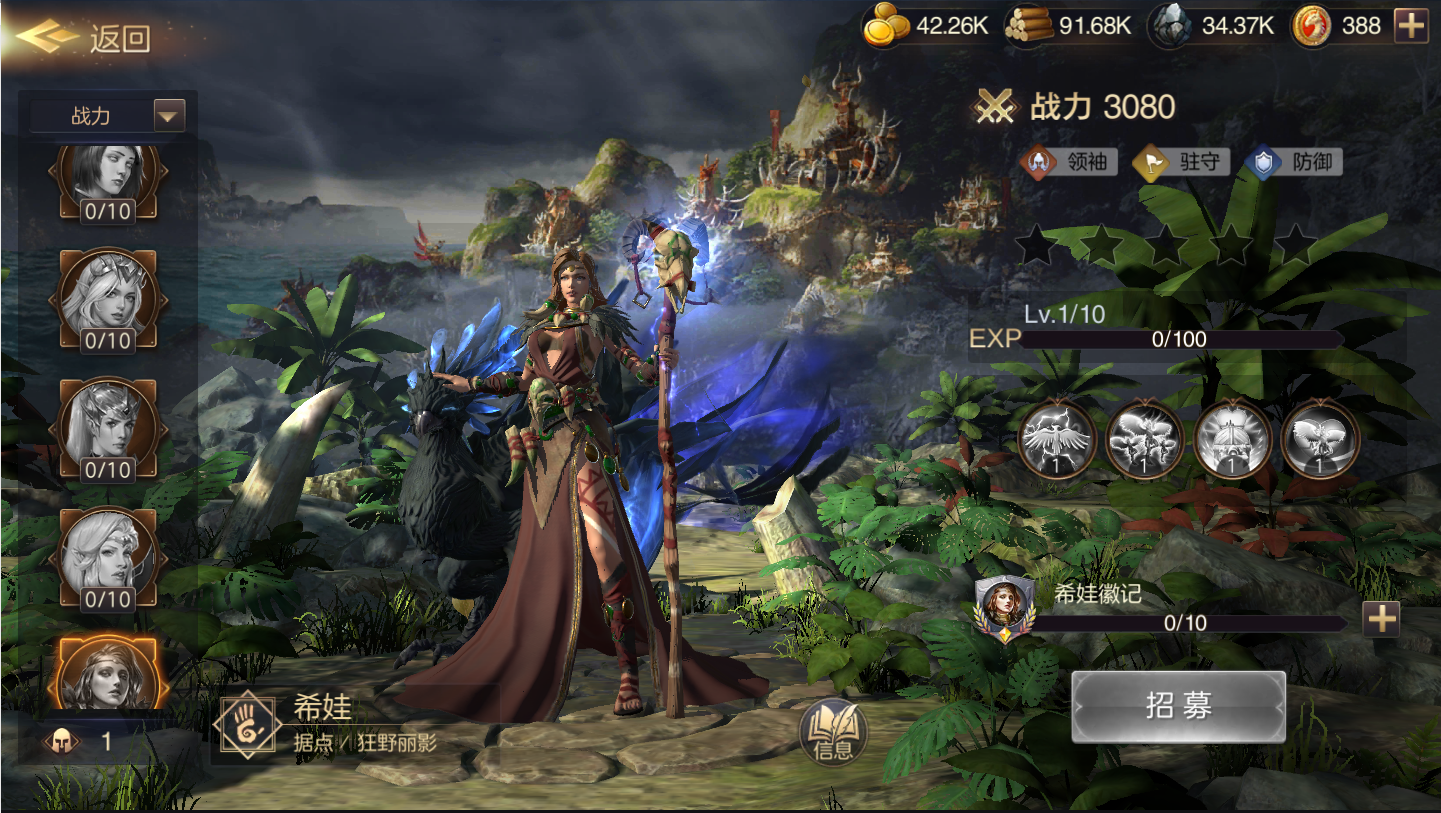Select the lightning eagle skill icon
Image resolution: width=1441 pixels, height=813 pixels.
(1056, 439)
